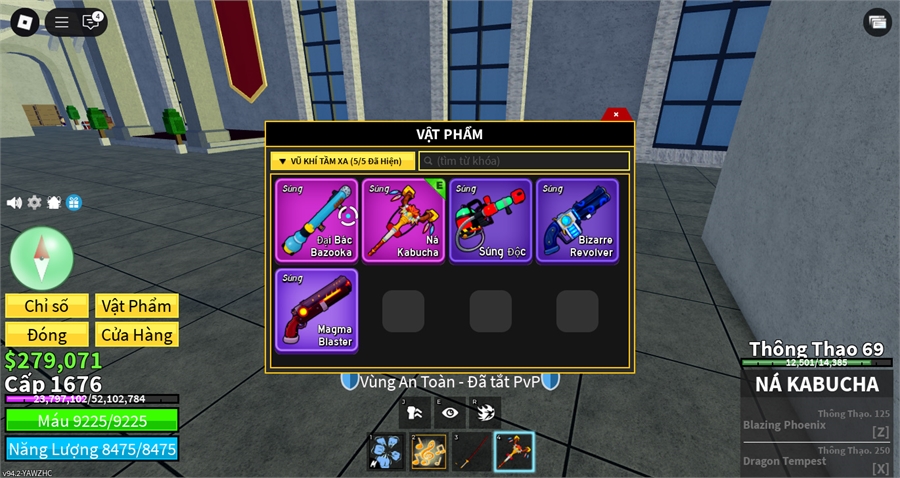Screen dimensions: 900x478
Task: Open the Cửa Hàng shop
Action: click(x=136, y=335)
